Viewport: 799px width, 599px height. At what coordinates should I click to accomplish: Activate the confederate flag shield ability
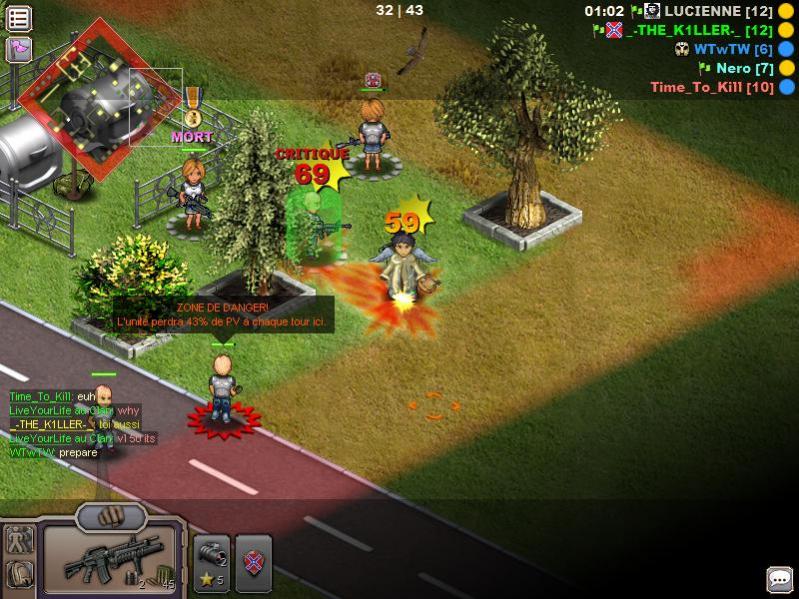click(x=254, y=564)
